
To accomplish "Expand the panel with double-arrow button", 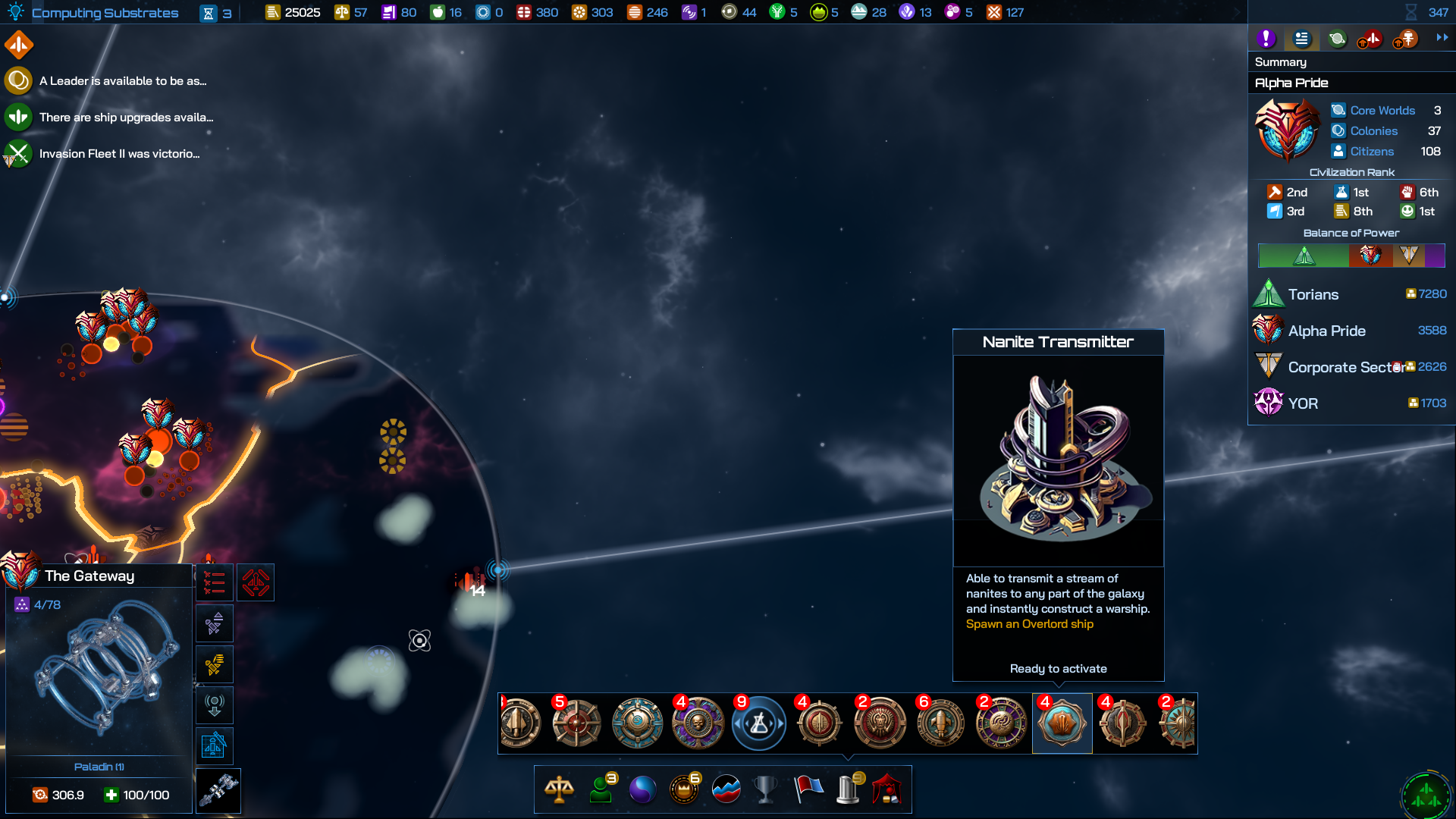I will 1442,38.
